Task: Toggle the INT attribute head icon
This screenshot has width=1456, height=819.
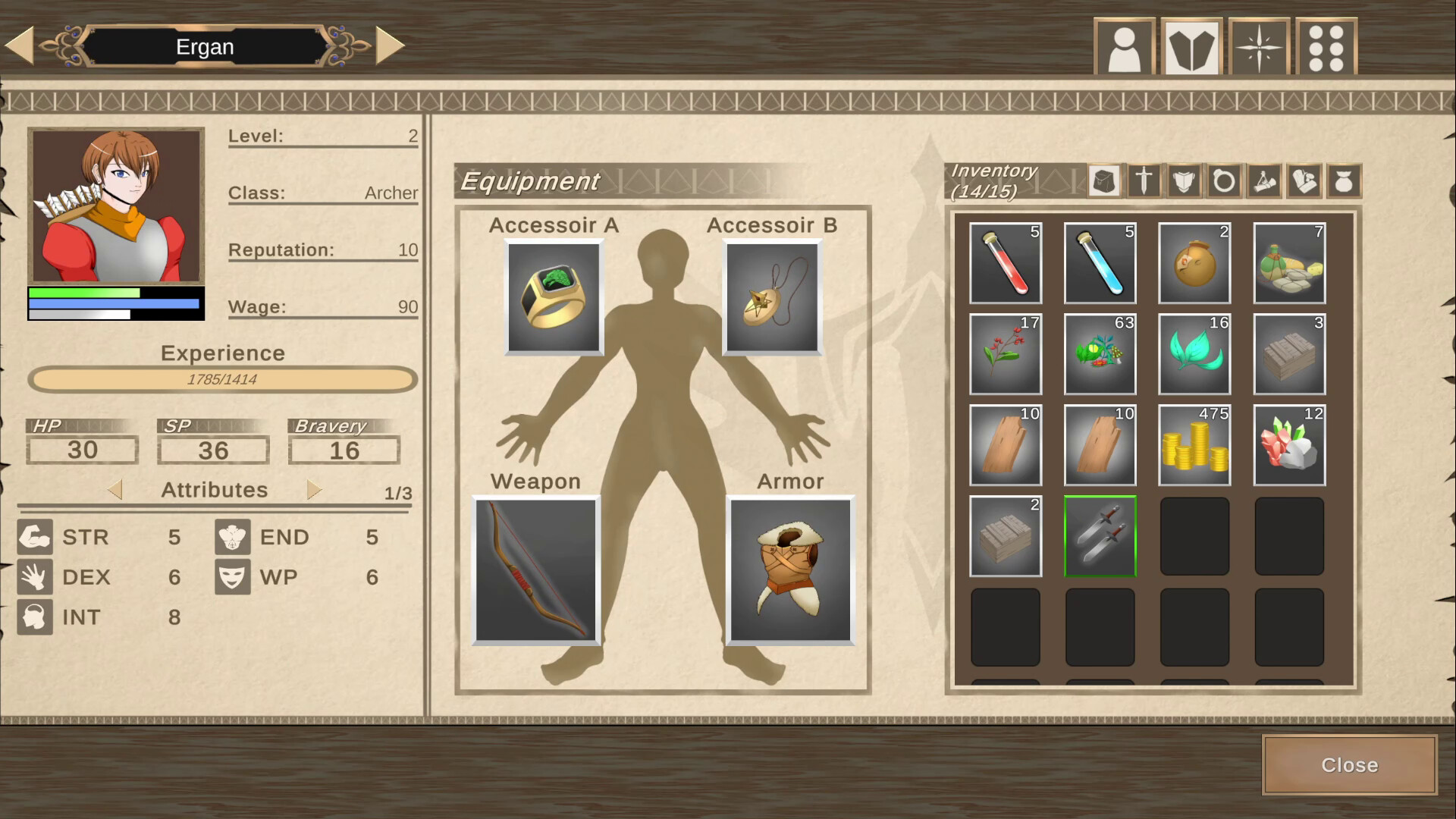Action: pos(34,617)
